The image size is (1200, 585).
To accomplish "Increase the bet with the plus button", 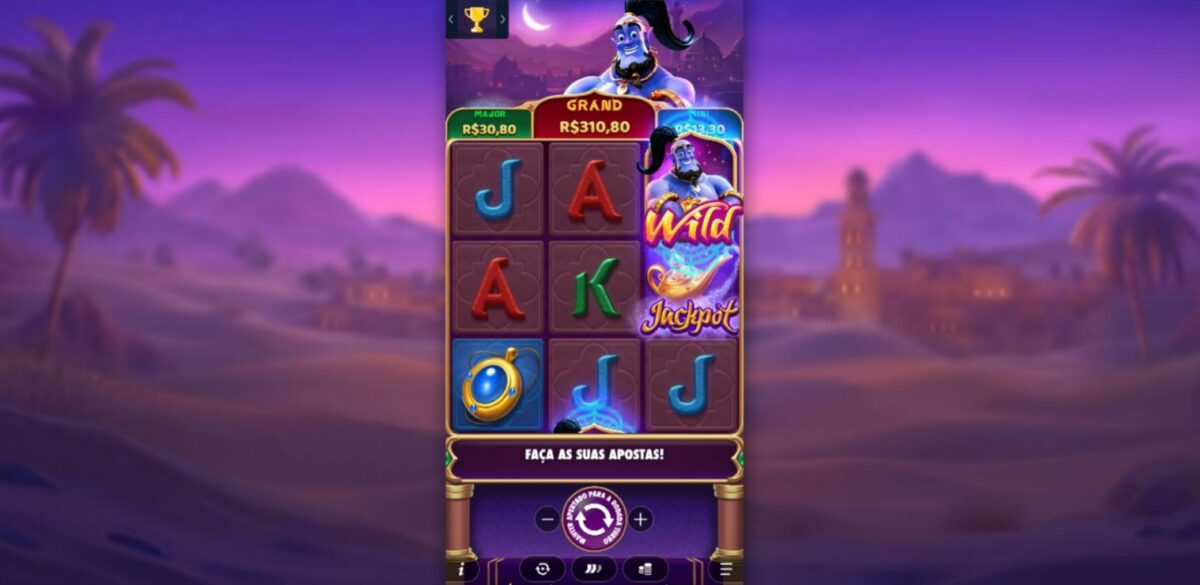I will 641,519.
